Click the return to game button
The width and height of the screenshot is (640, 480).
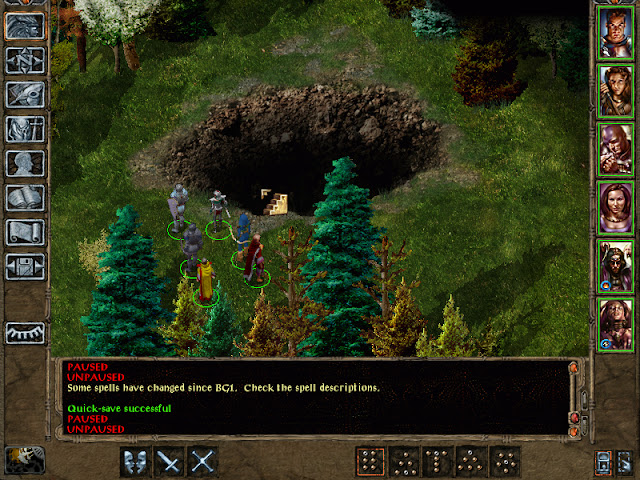point(25,25)
